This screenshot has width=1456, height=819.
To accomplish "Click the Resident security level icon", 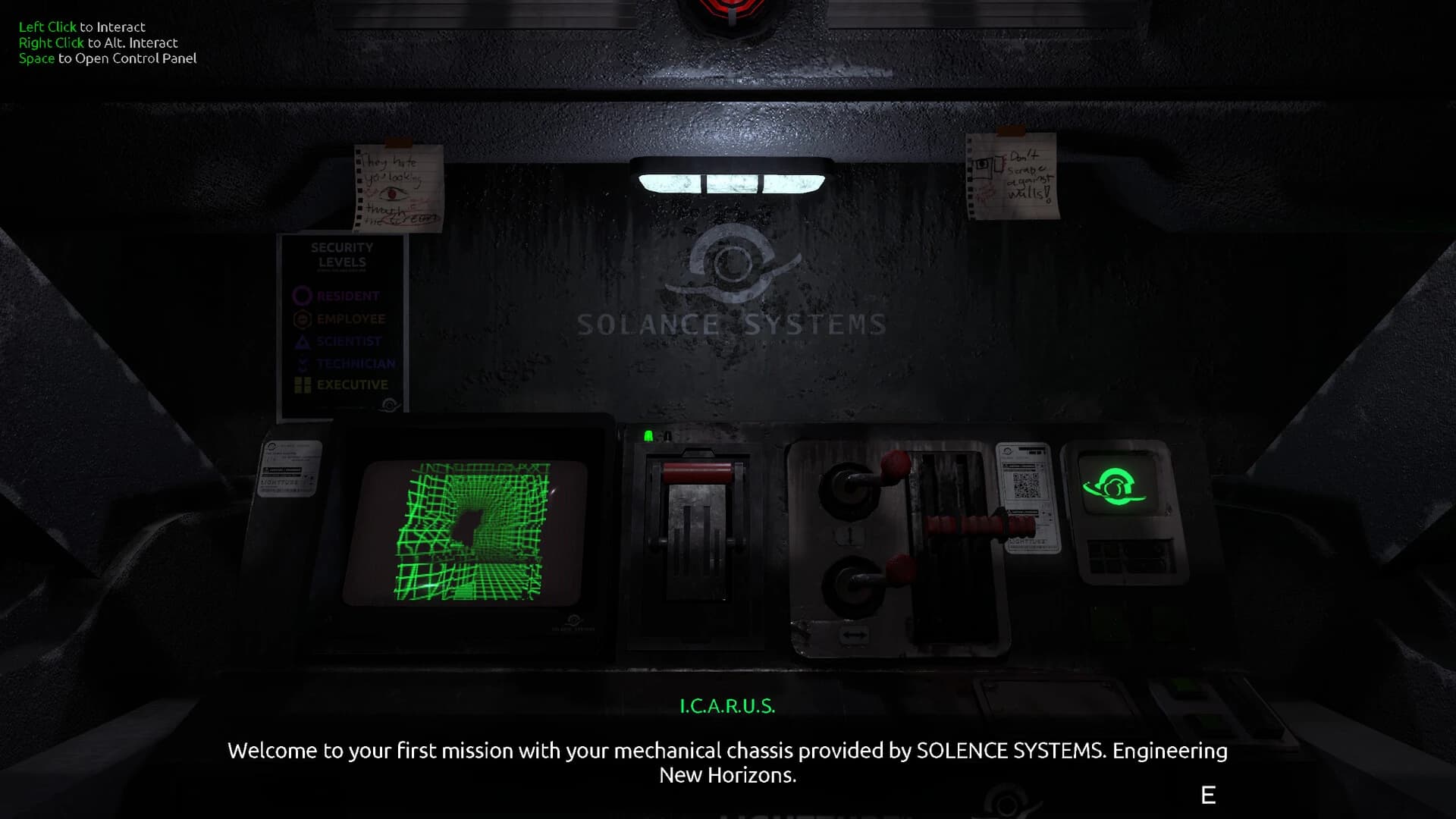I will point(302,296).
